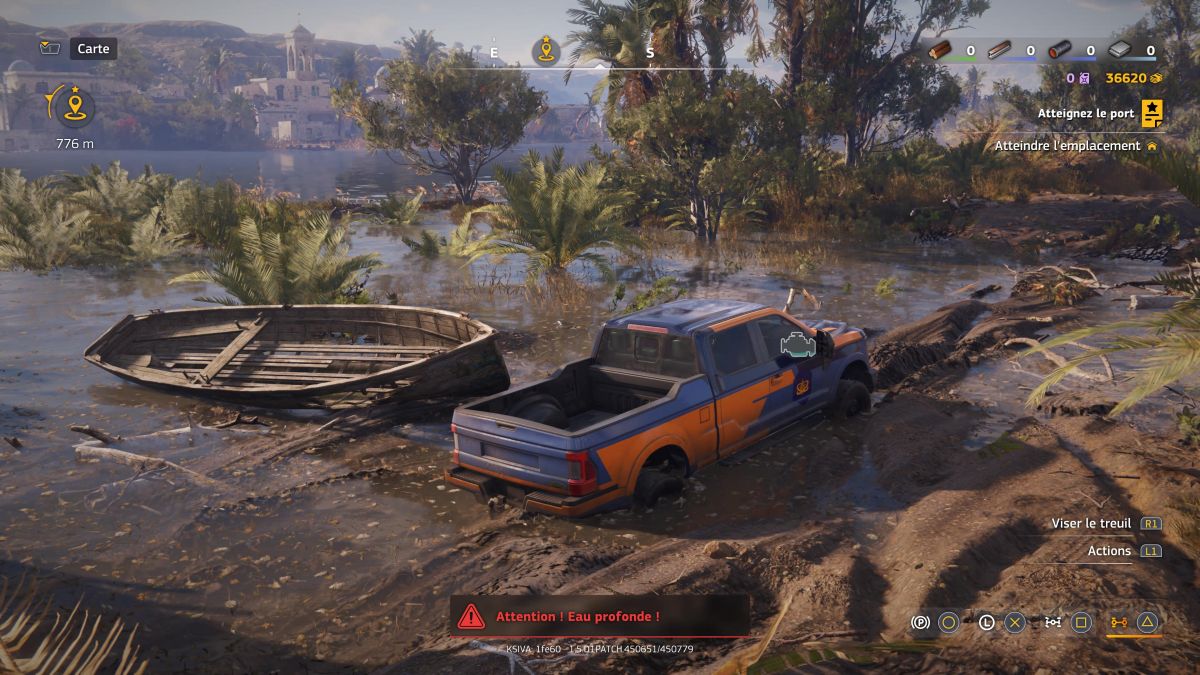Open the Carte map button
The width and height of the screenshot is (1200, 675).
tap(93, 48)
